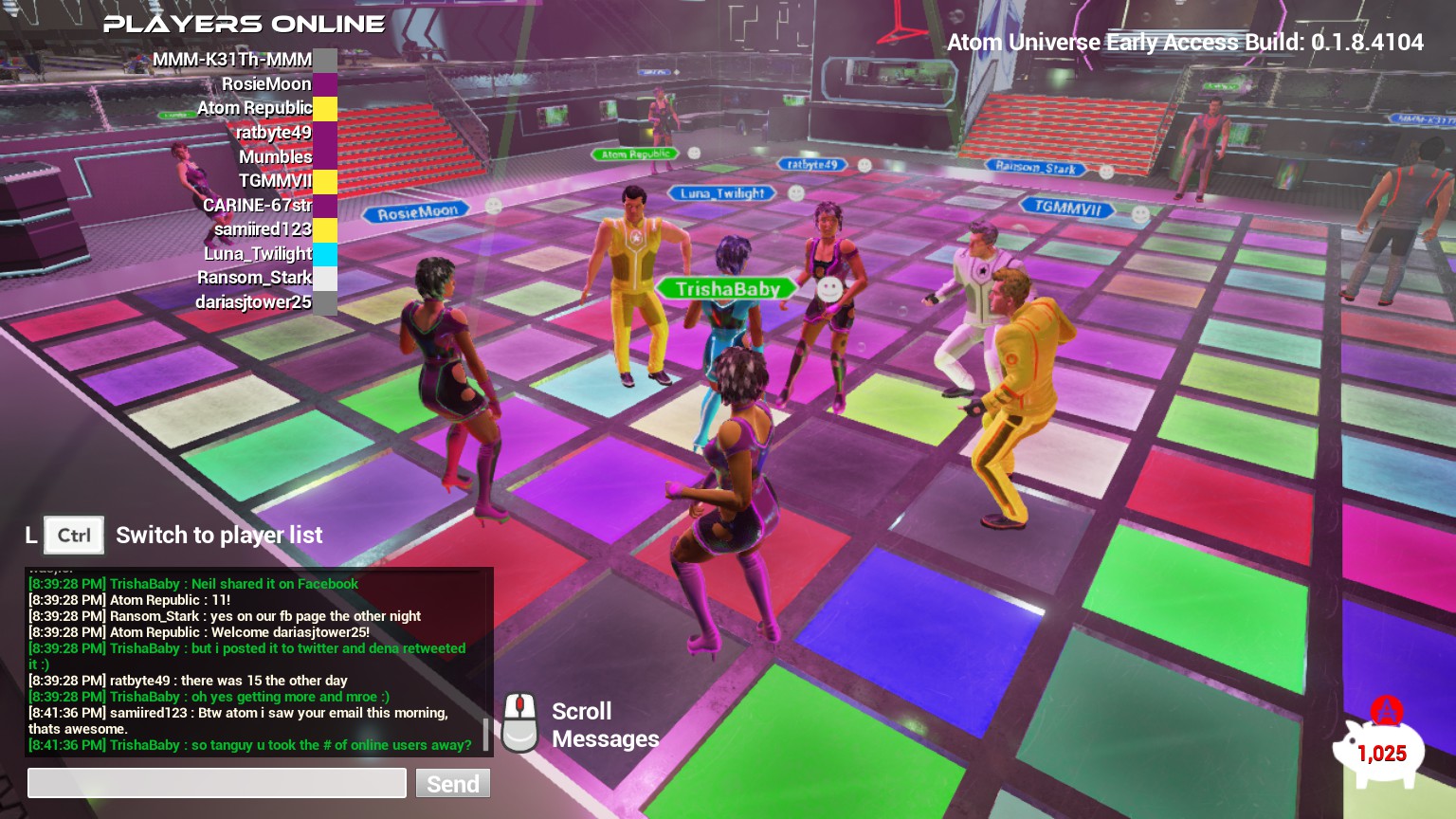Click the chat log scrollbar
This screenshot has height=819, width=1456.
(x=486, y=734)
